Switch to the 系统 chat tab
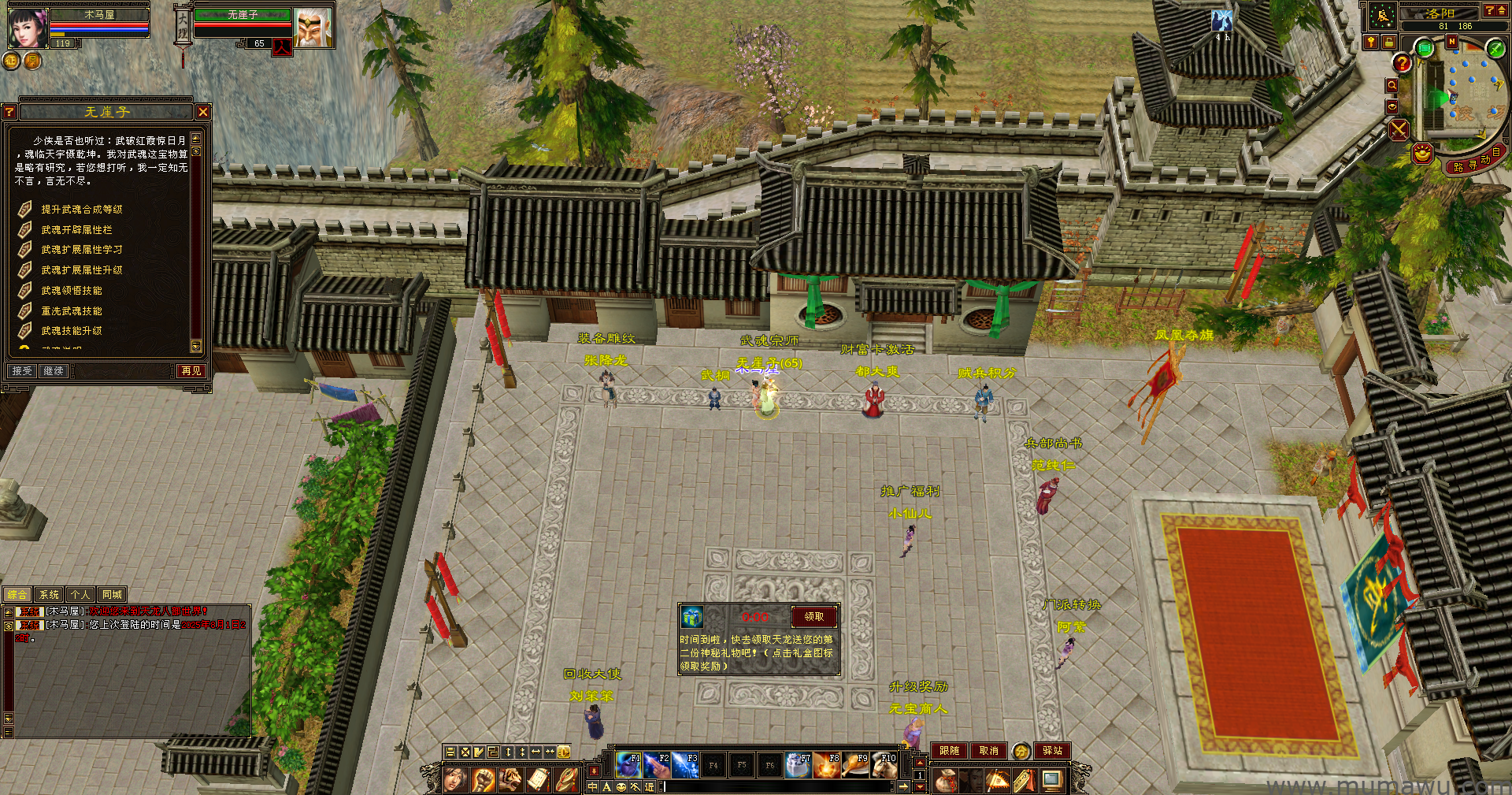The image size is (1512, 795). point(49,595)
